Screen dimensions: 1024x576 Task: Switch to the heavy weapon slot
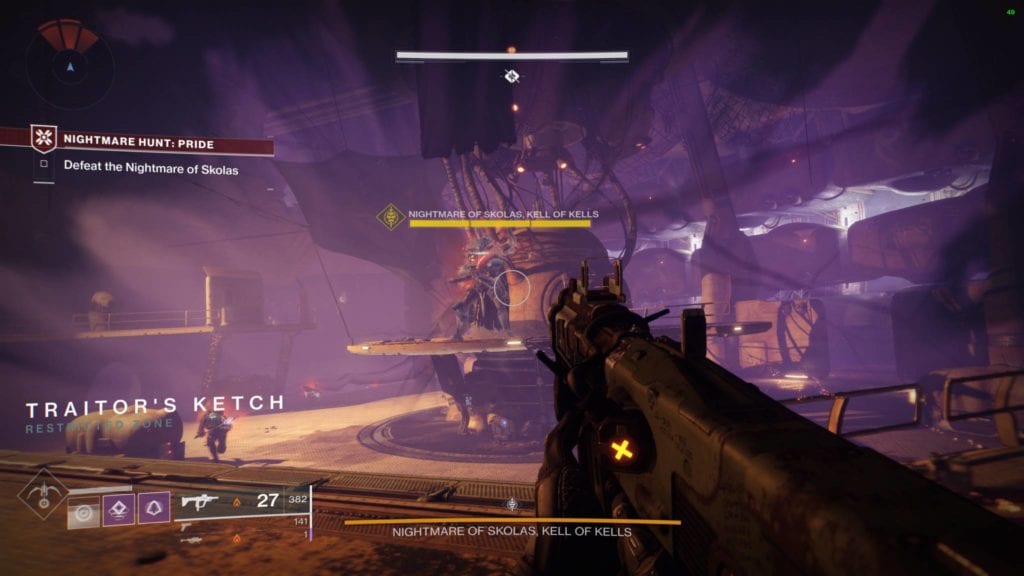(x=190, y=538)
